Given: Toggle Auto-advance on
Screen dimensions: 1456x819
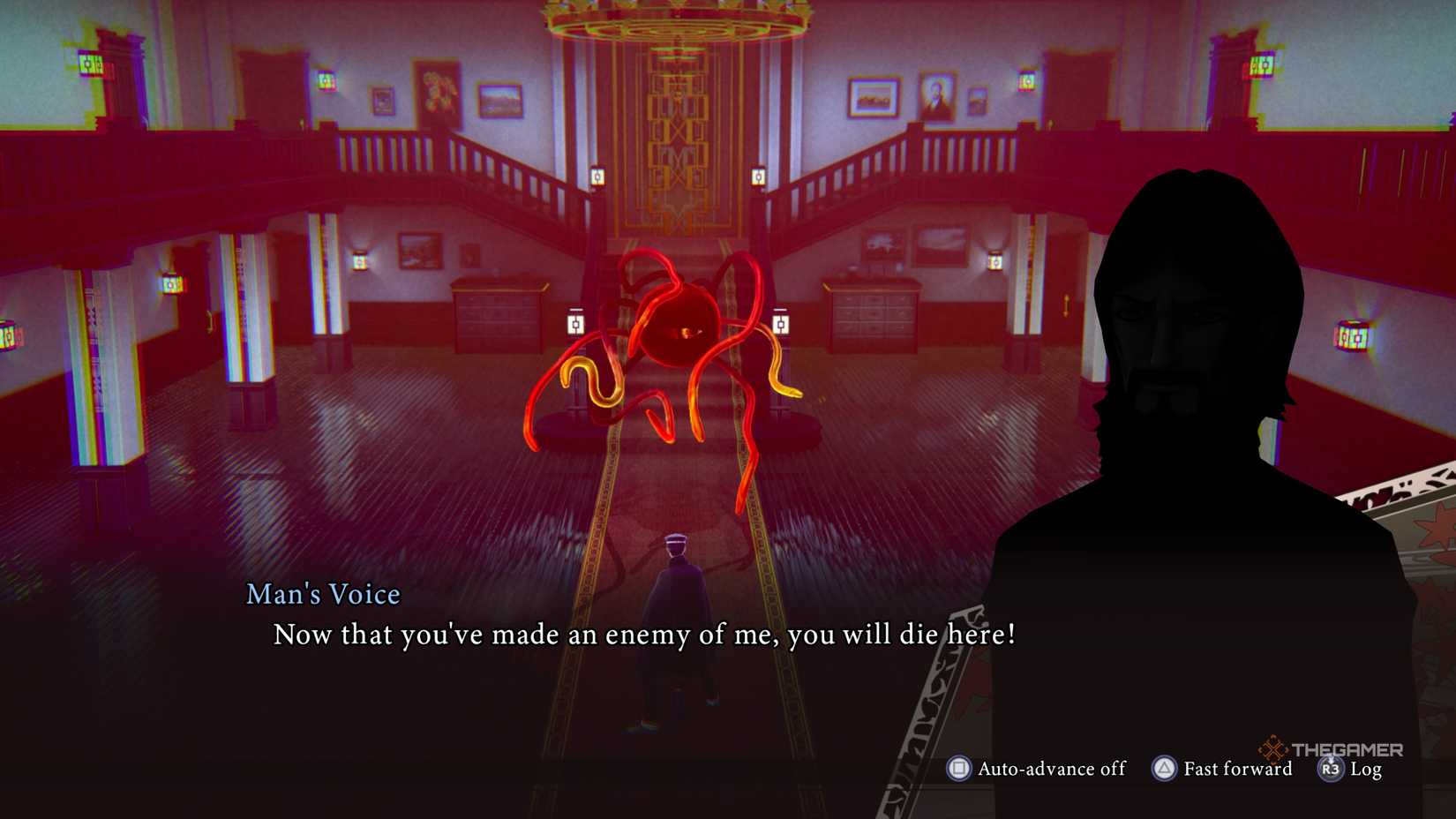Looking at the screenshot, I should (1050, 769).
